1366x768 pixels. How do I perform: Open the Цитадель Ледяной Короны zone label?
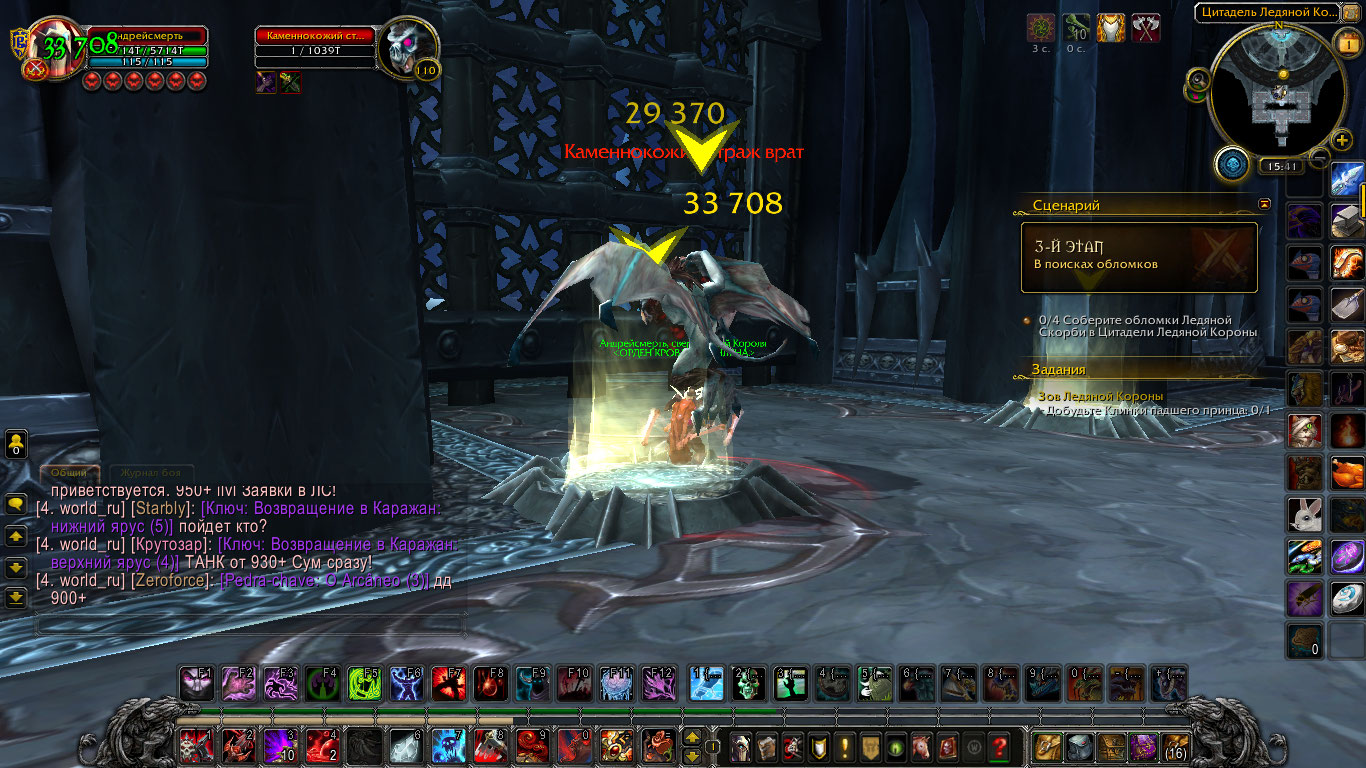pyautogui.click(x=1265, y=13)
